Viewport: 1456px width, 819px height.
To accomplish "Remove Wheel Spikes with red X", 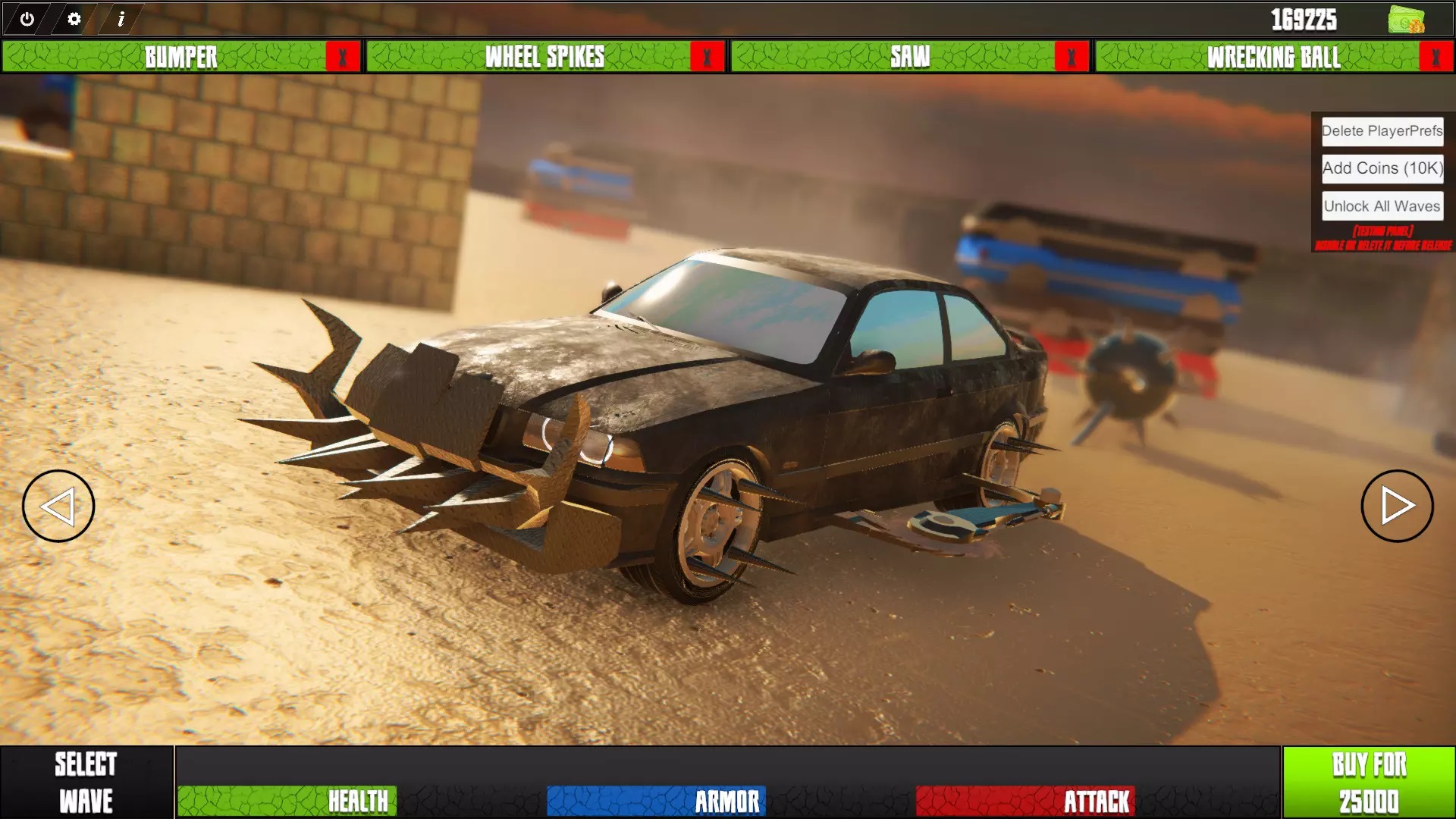I will [708, 57].
